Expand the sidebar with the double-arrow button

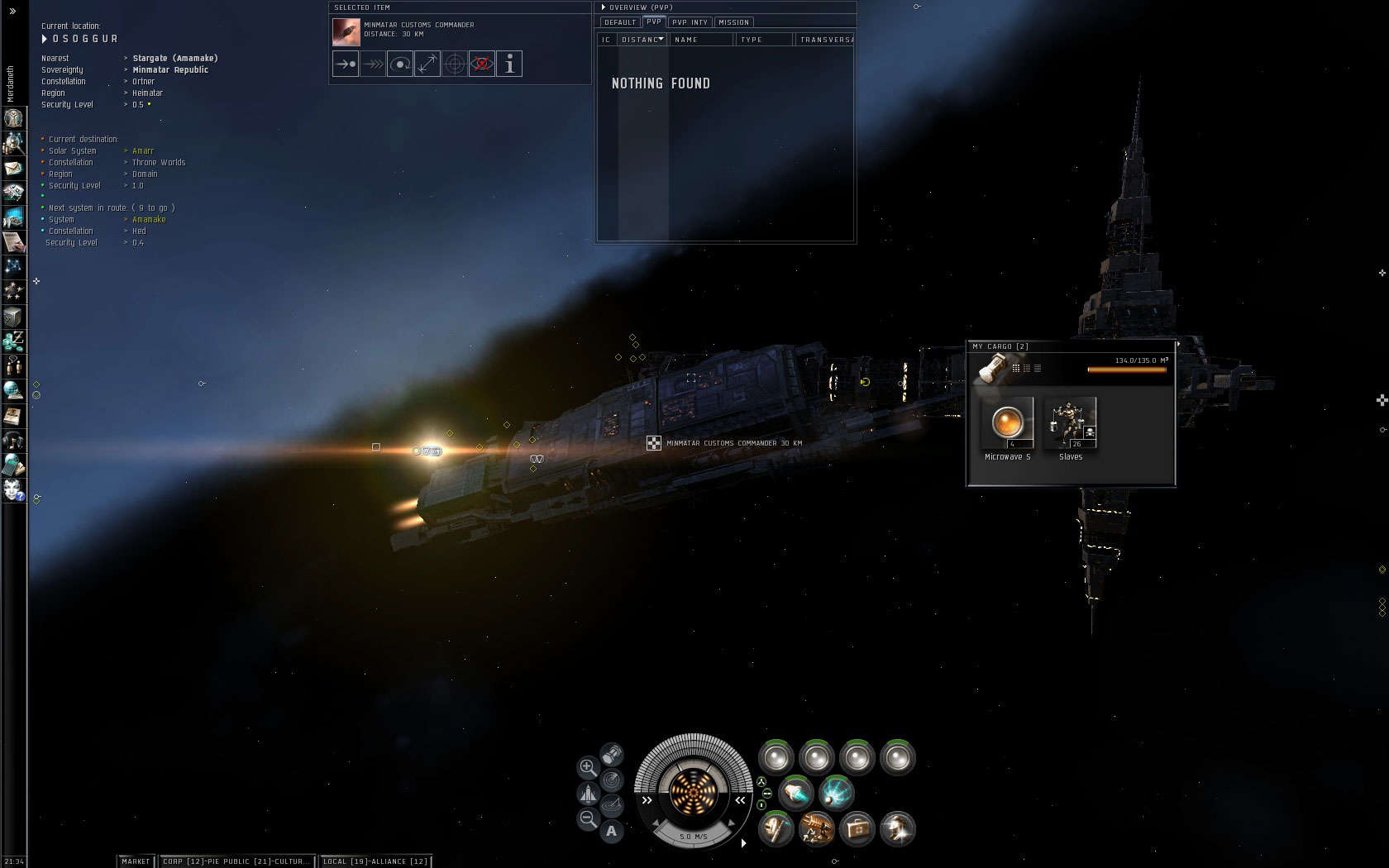[x=12, y=11]
